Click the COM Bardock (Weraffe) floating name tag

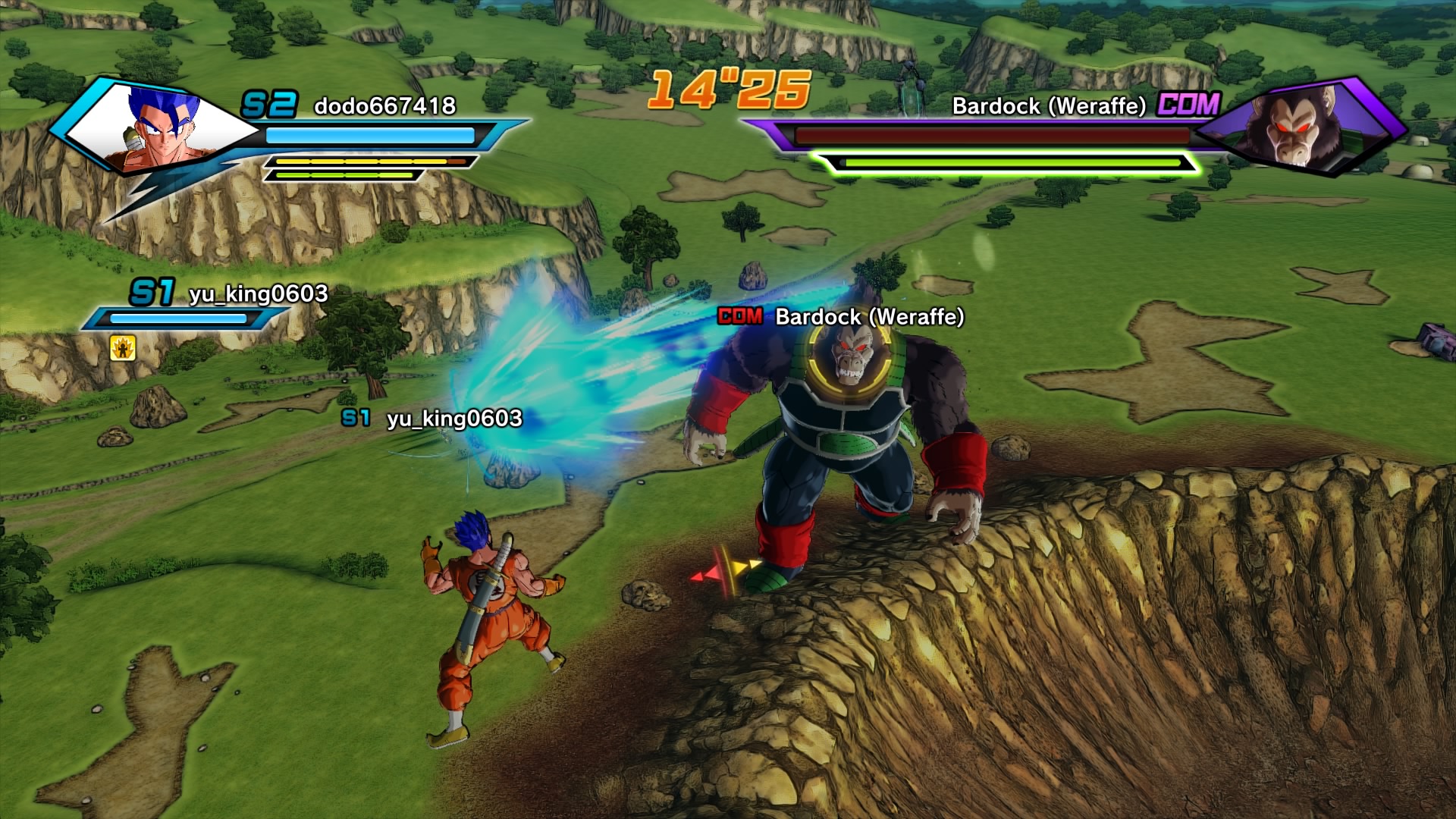pos(841,316)
